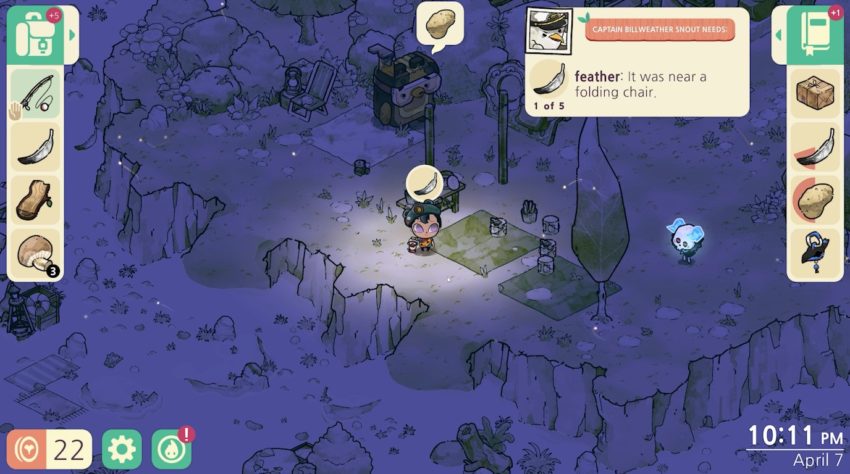850x474 pixels.
Task: Open the green journal book
Action: (815, 35)
